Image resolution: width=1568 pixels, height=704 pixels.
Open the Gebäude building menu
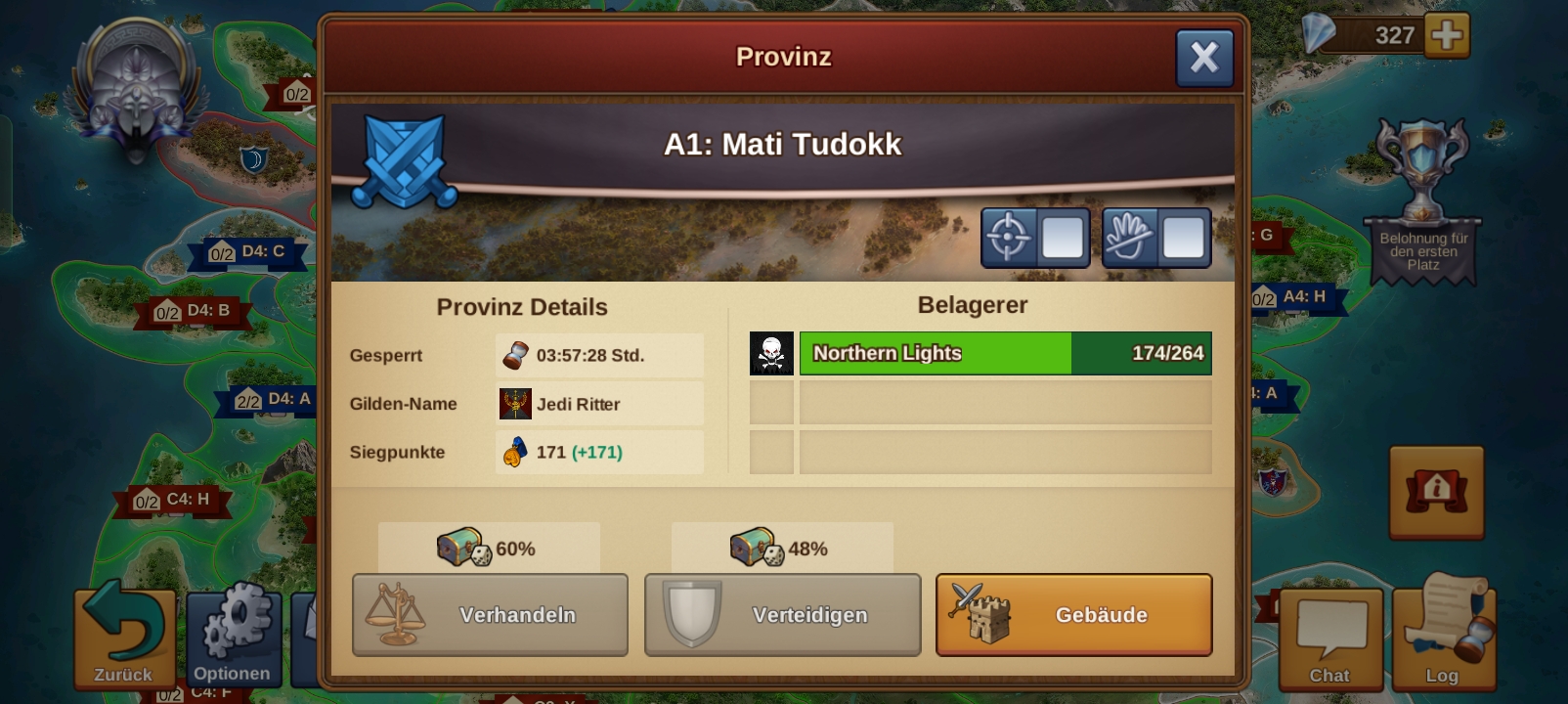1072,615
